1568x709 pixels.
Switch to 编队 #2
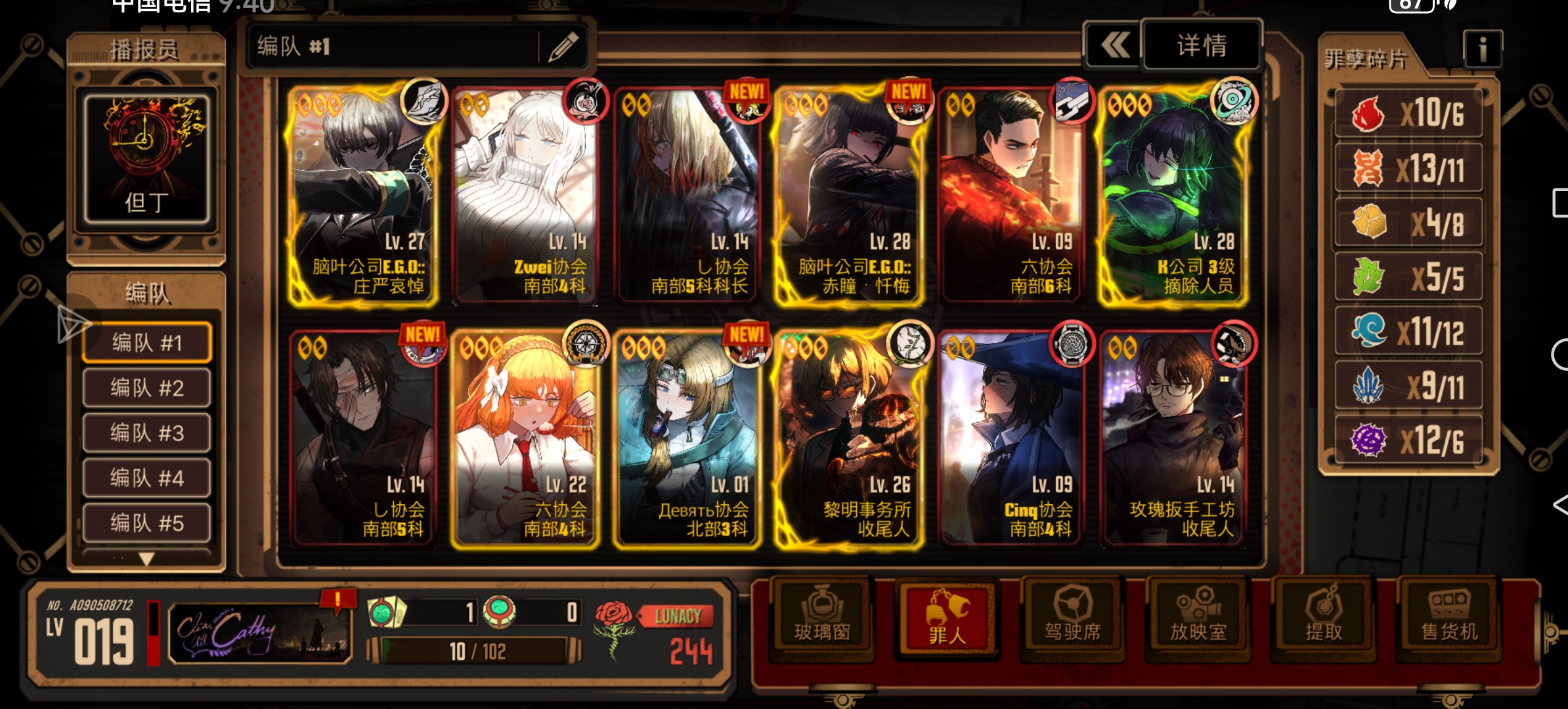(147, 388)
